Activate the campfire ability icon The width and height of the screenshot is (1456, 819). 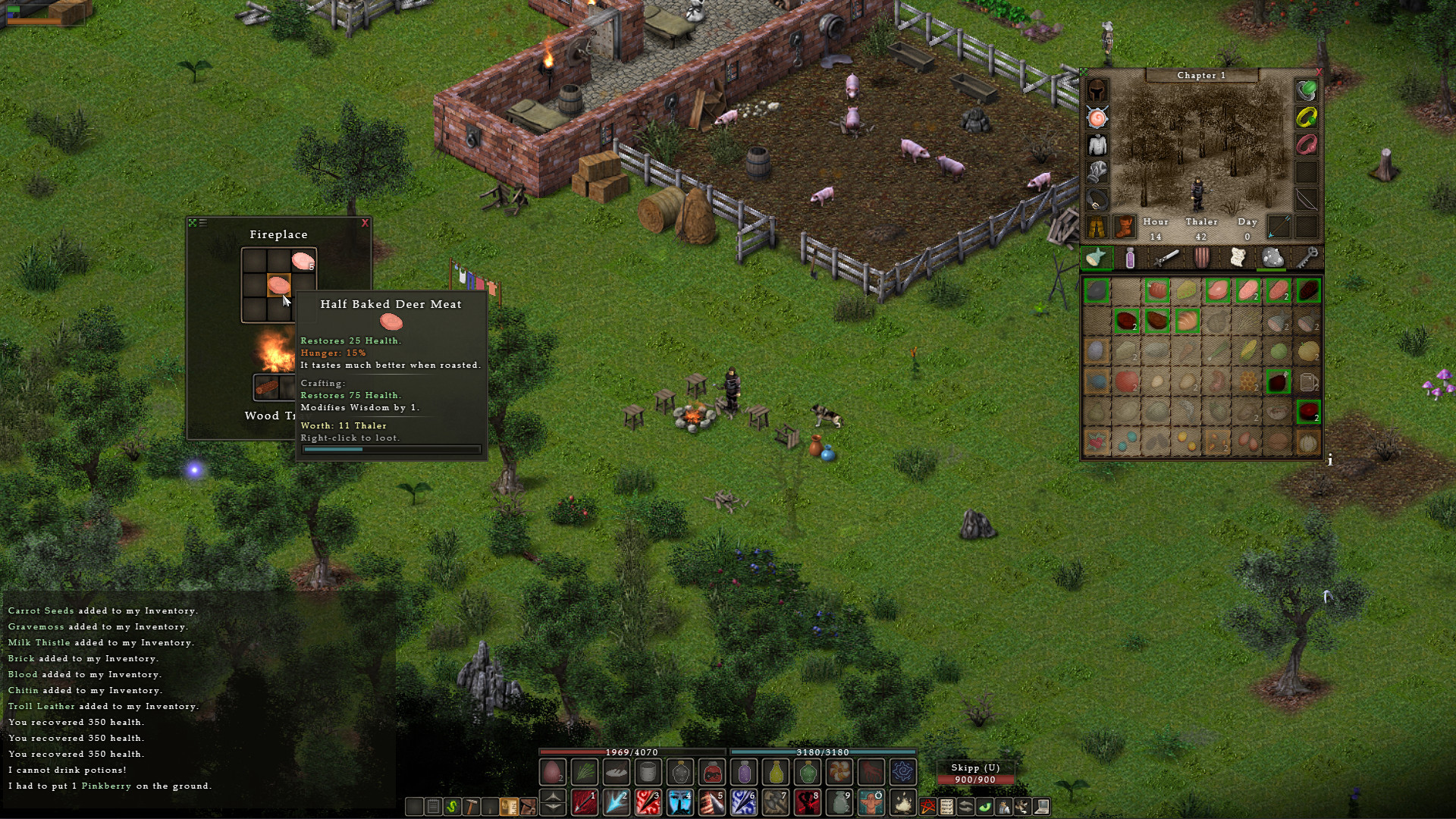[902, 802]
